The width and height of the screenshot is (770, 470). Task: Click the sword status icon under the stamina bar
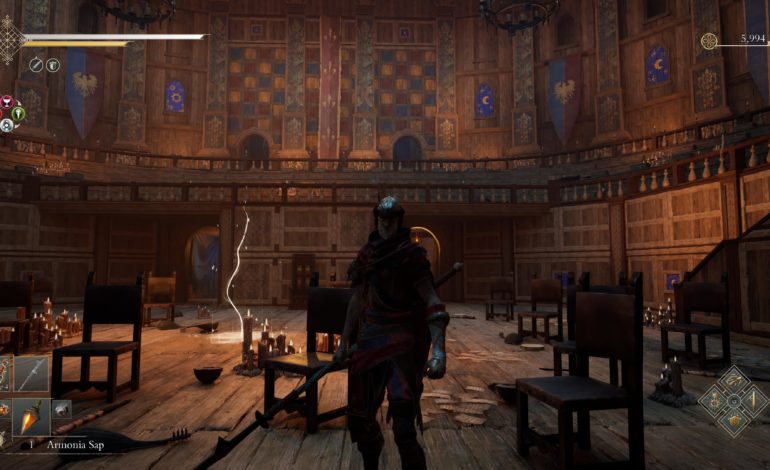tap(36, 65)
